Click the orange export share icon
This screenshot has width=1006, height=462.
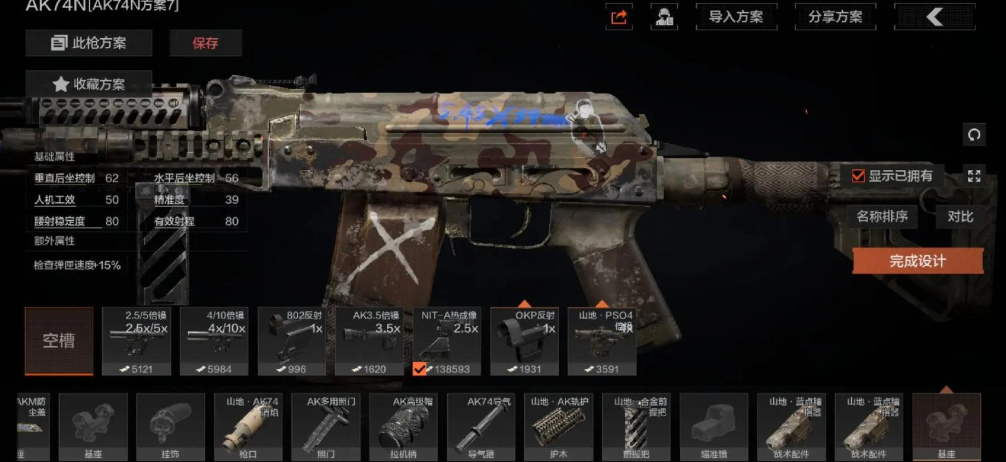[x=620, y=17]
